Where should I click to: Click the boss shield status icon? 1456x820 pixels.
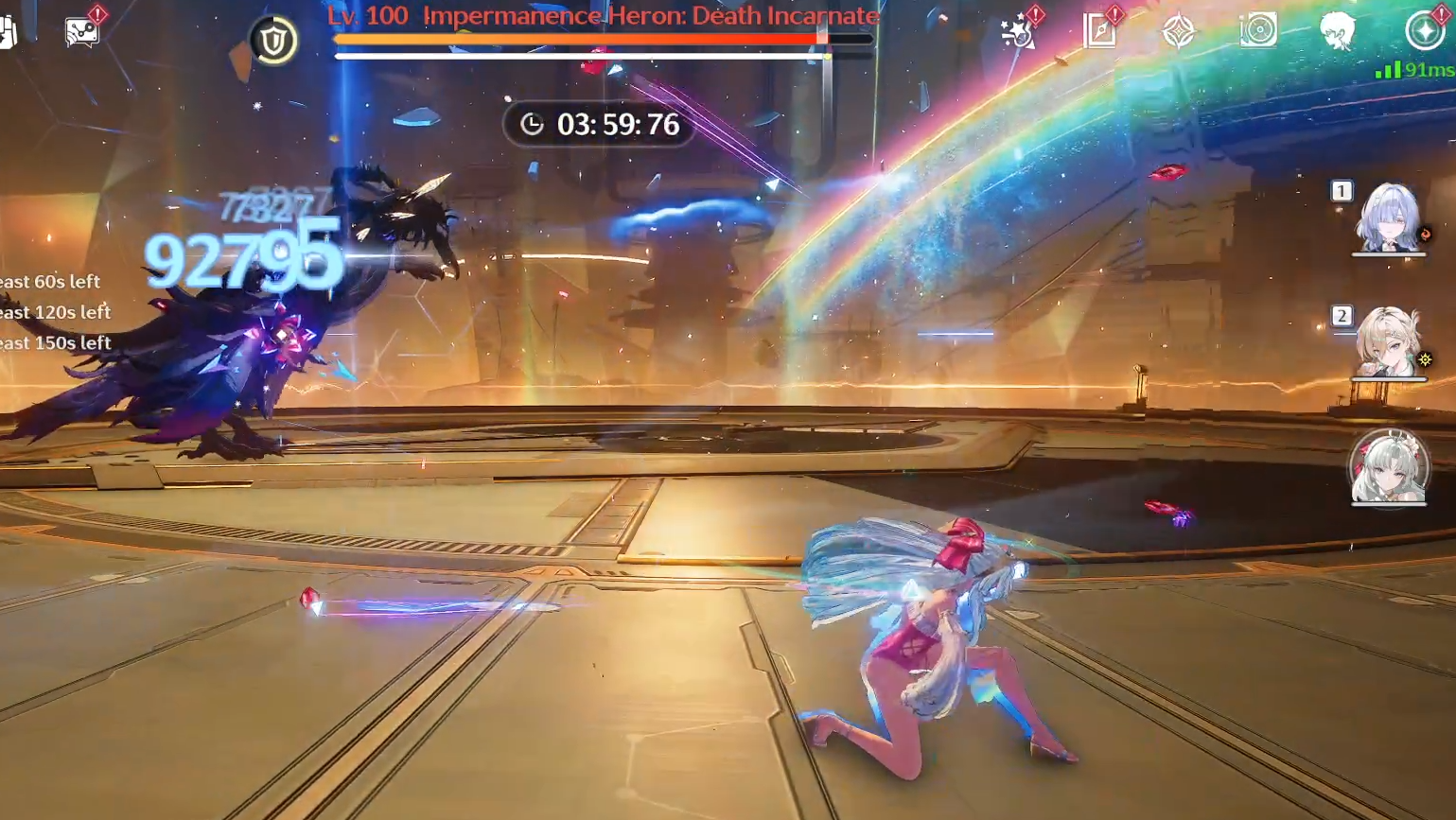click(x=273, y=41)
